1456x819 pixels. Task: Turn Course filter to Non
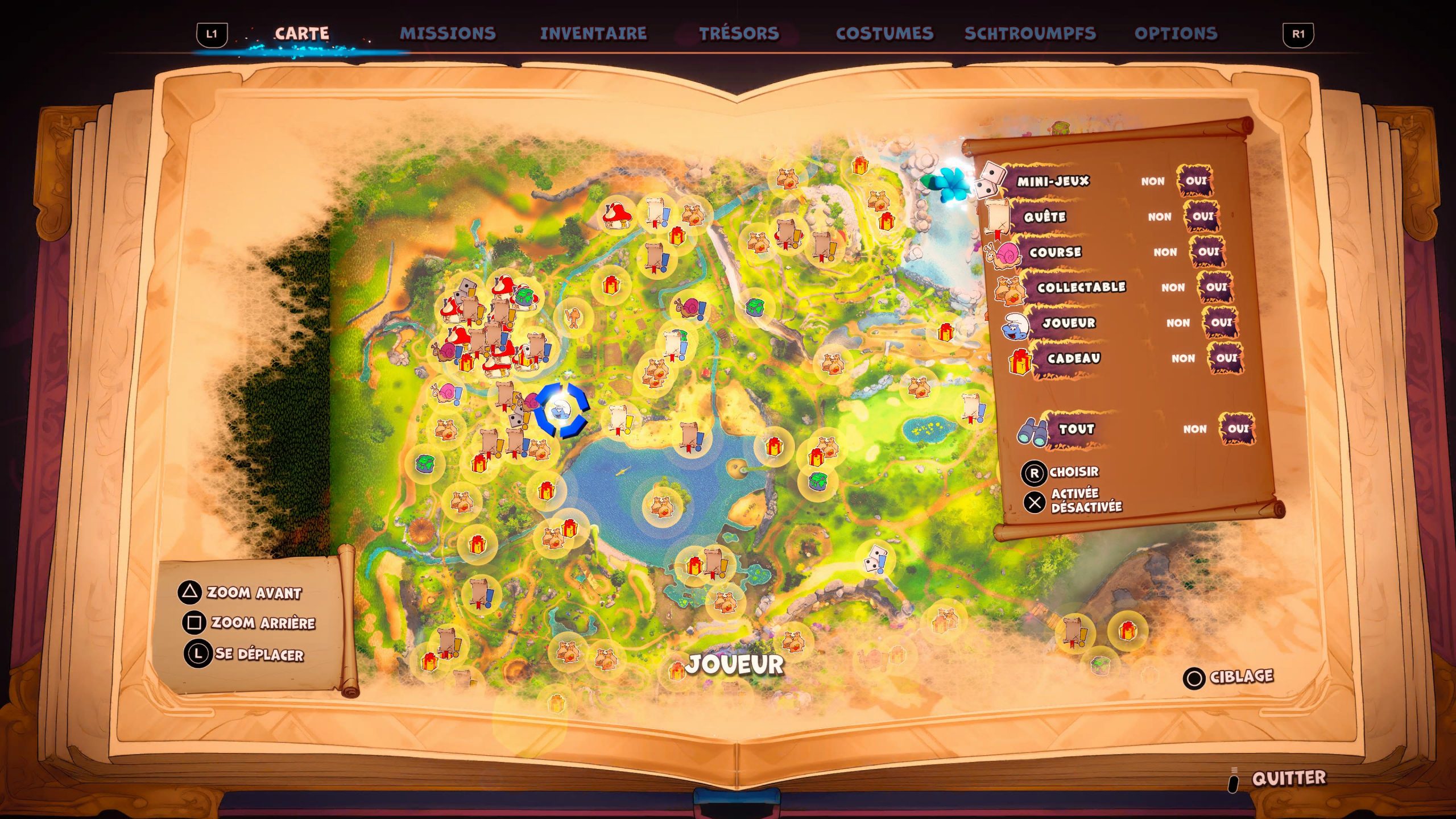[1165, 252]
